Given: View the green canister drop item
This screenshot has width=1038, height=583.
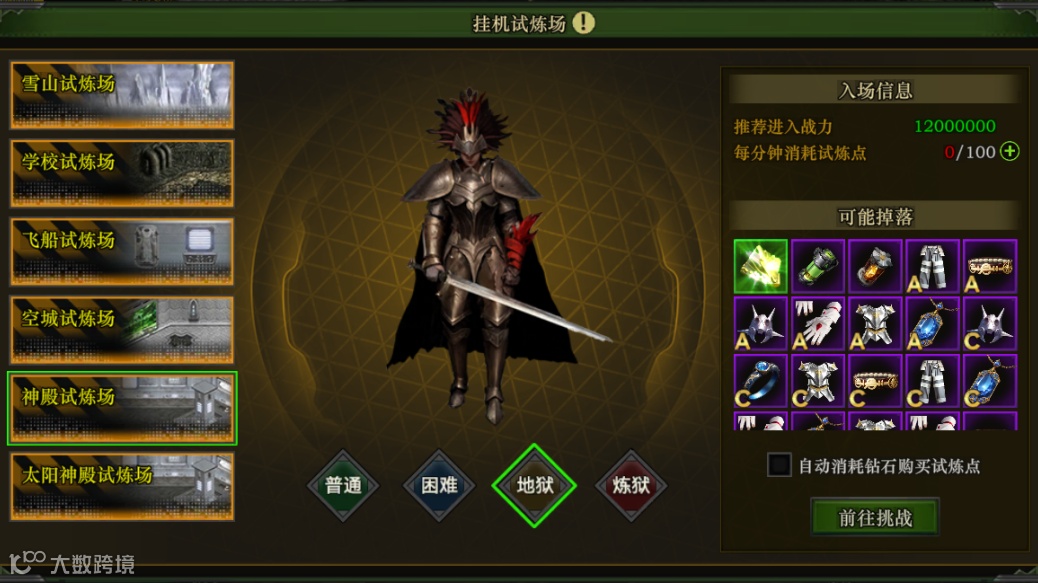Looking at the screenshot, I should pos(818,265).
